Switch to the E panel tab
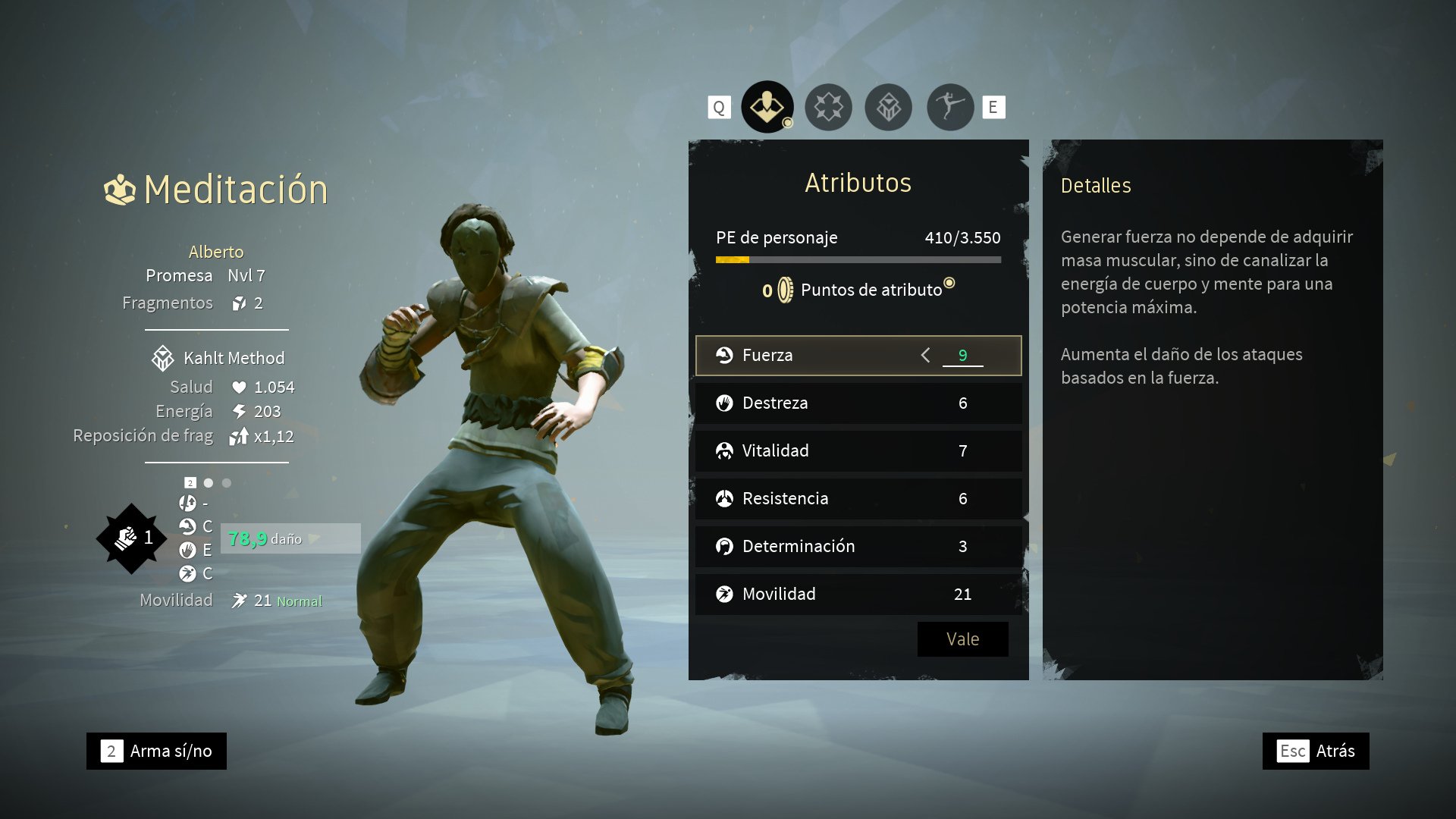This screenshot has height=819, width=1456. click(x=993, y=107)
